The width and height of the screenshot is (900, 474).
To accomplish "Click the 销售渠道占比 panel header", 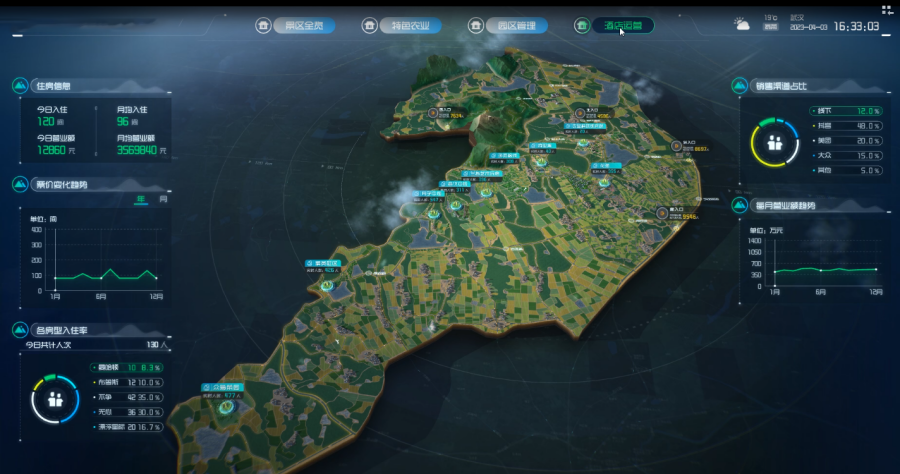I will point(784,86).
